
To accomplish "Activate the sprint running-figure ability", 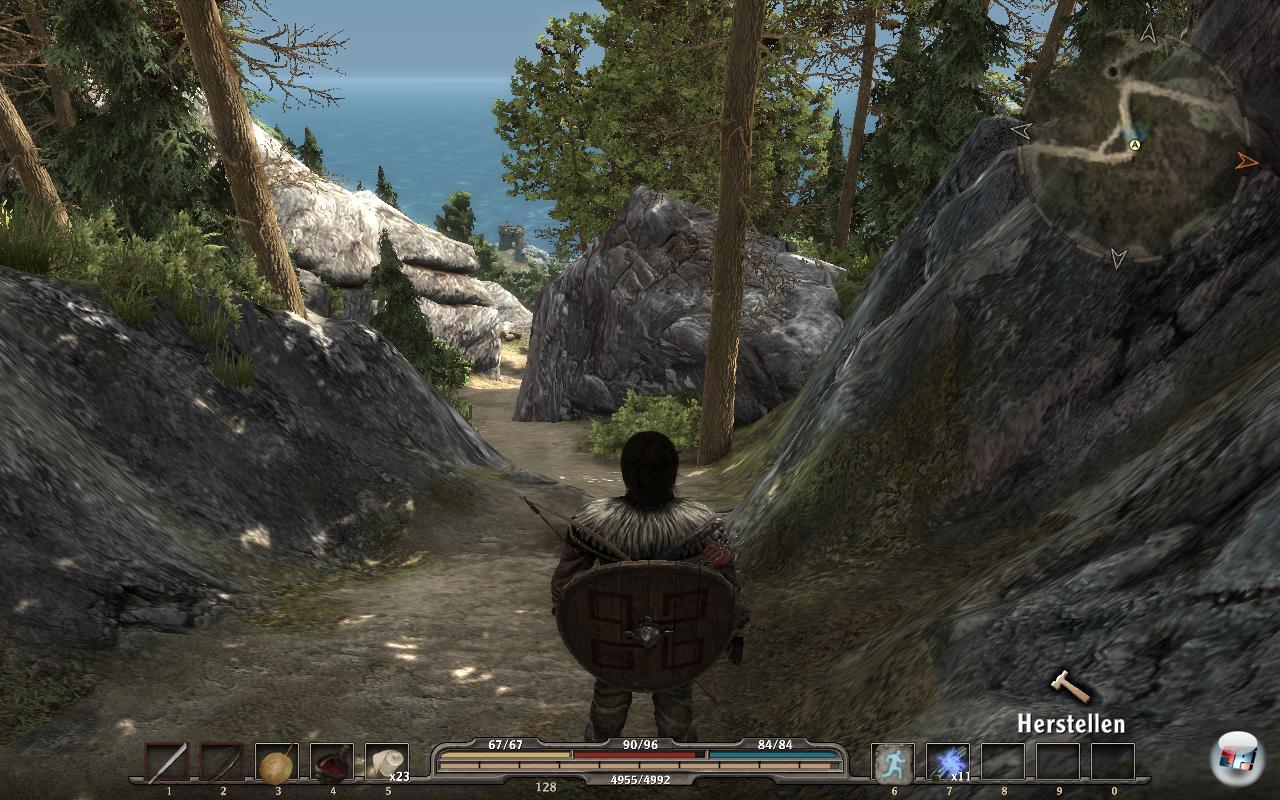I will tap(892, 763).
